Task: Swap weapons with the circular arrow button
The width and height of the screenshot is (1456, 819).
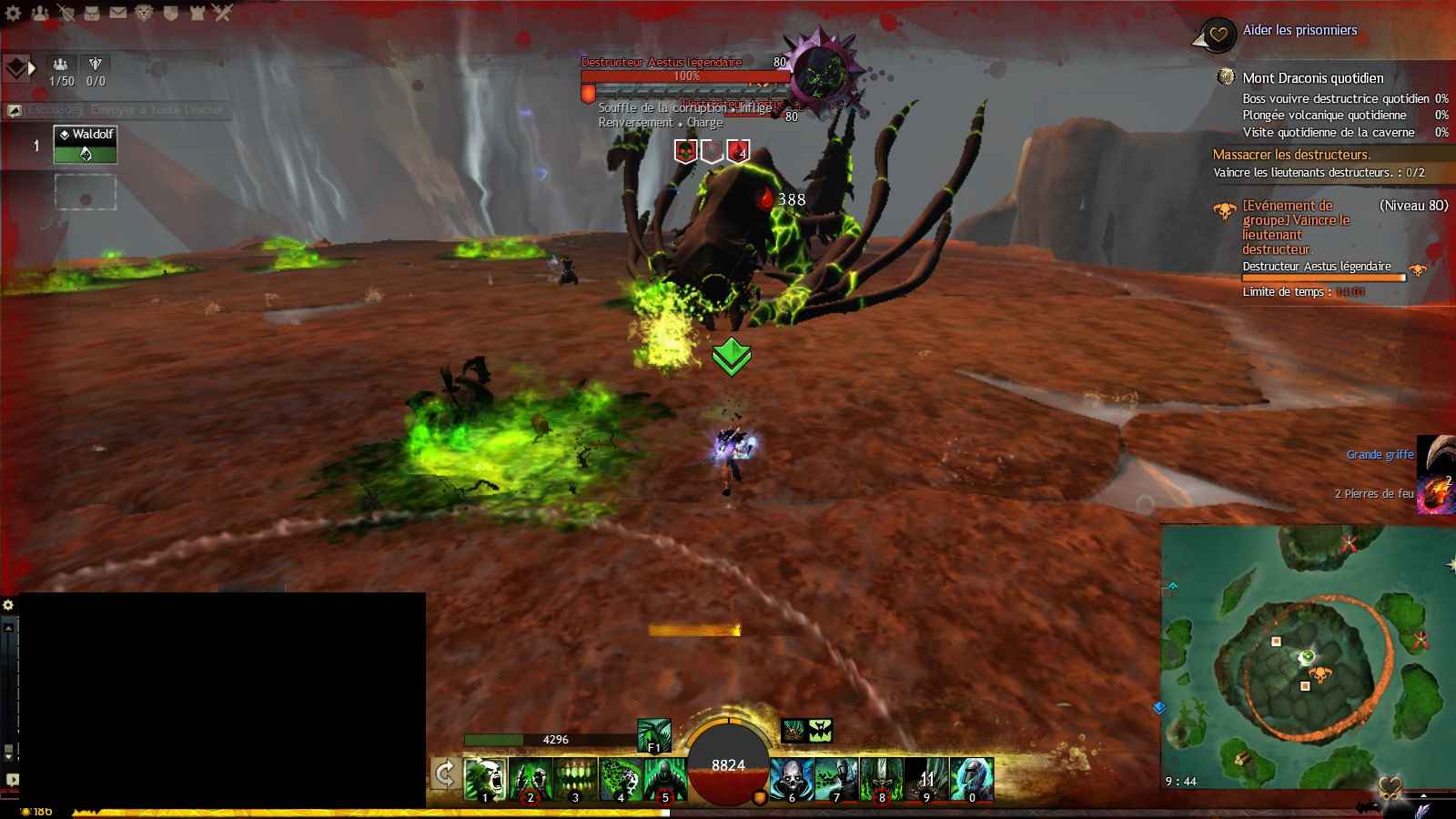Action: [445, 774]
